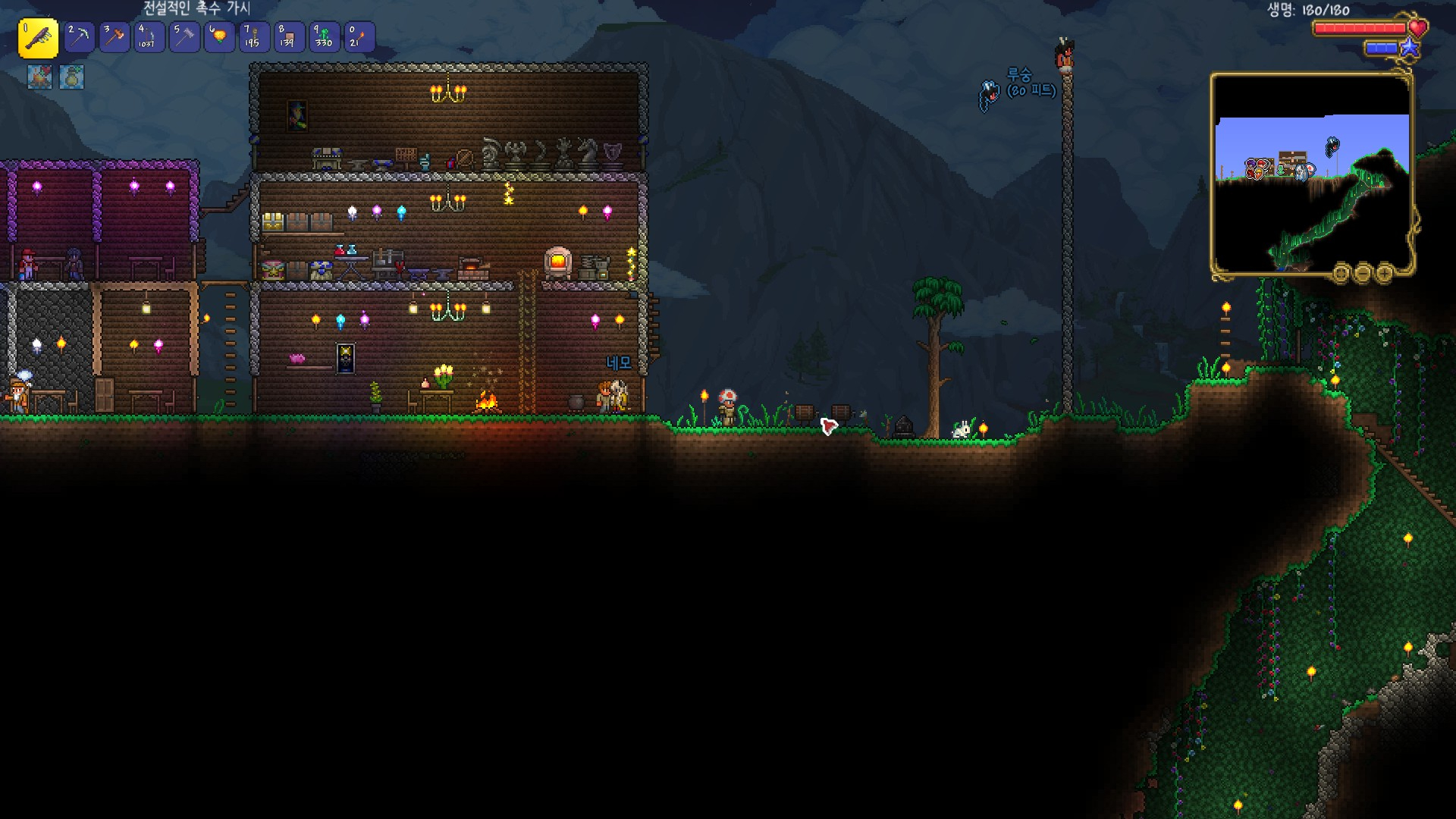1456x819 pixels.
Task: Choose the bow in hotbar slot 4
Action: (x=149, y=36)
